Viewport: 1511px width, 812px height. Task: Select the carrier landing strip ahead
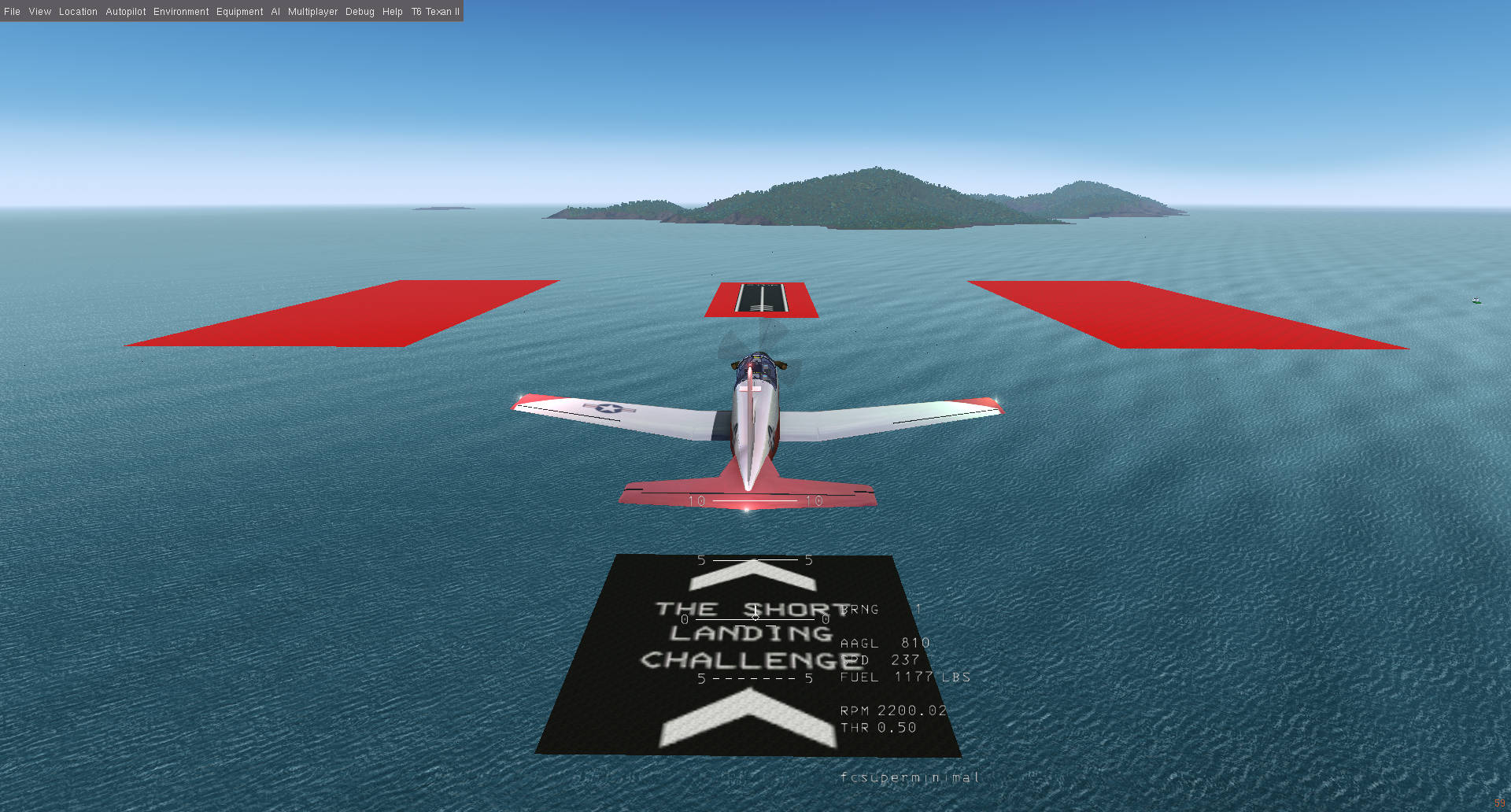click(x=759, y=297)
